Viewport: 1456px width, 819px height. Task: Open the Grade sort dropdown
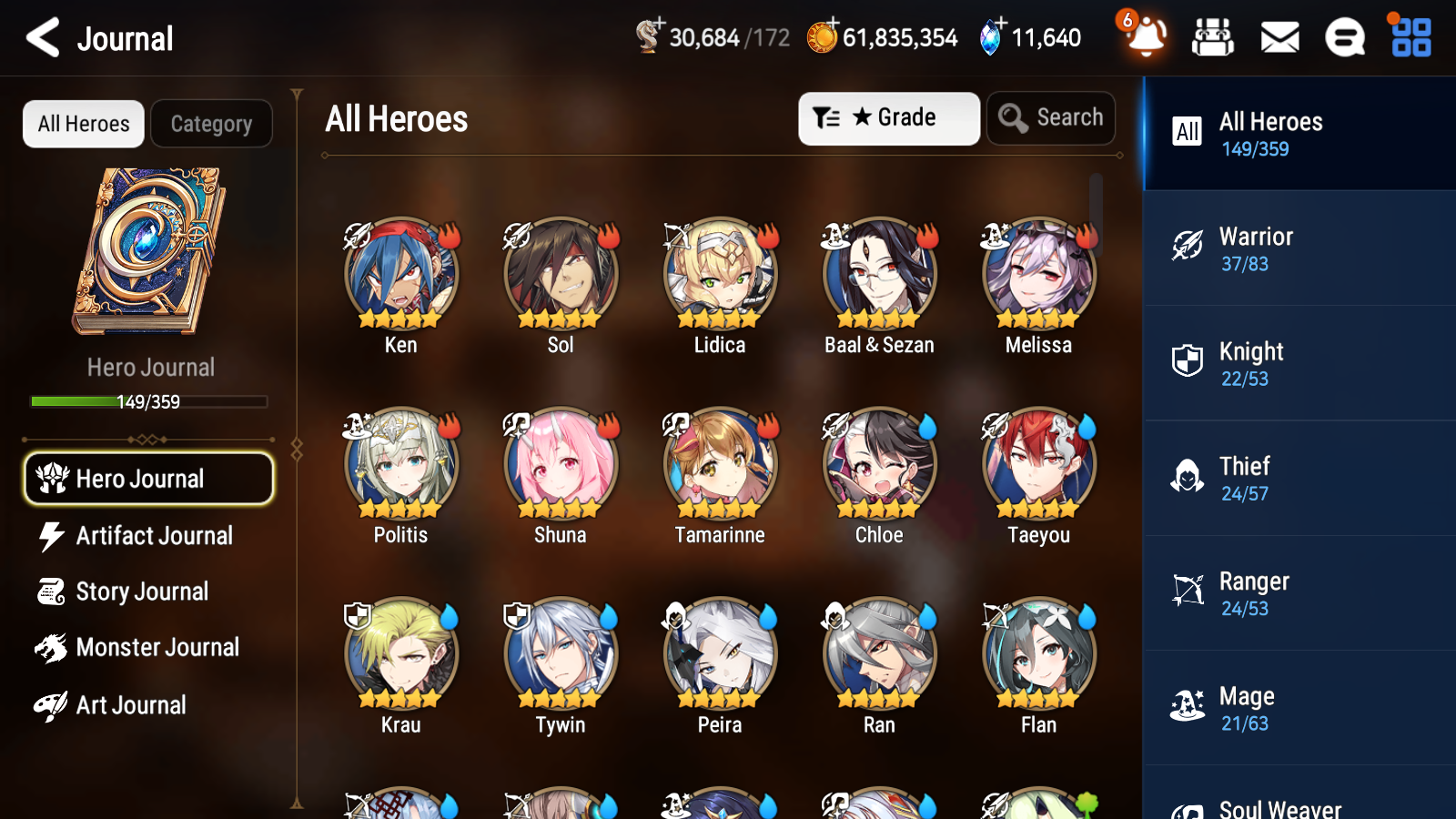coord(888,117)
